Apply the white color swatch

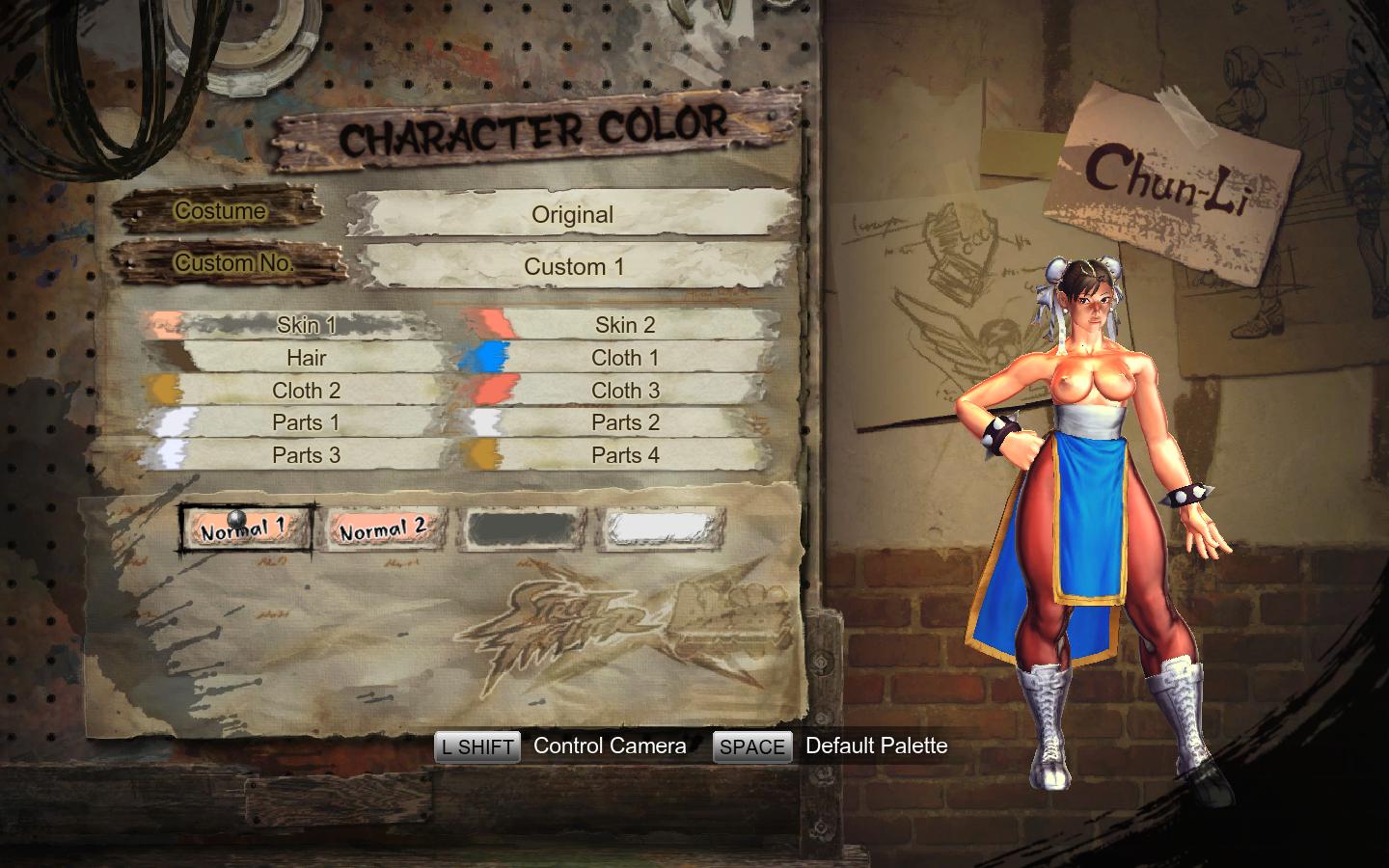(x=661, y=529)
